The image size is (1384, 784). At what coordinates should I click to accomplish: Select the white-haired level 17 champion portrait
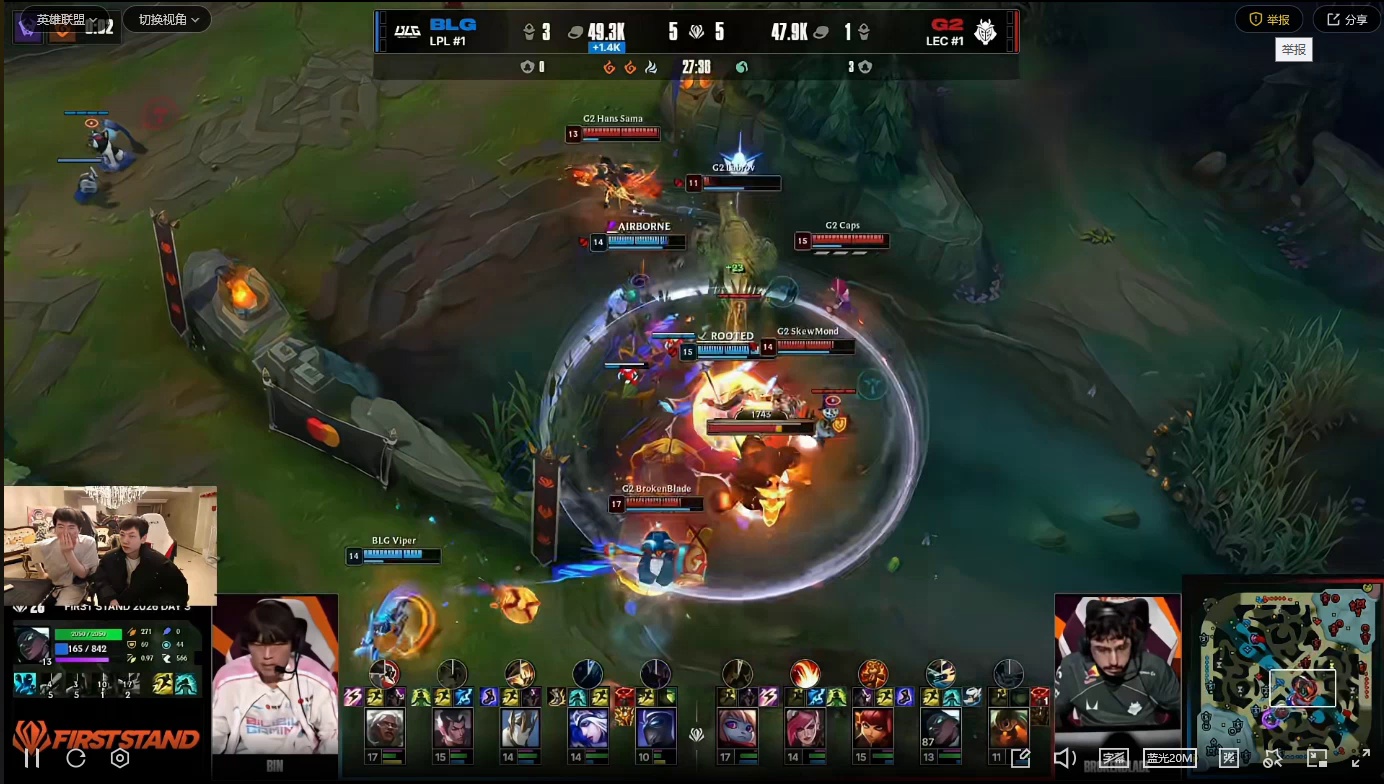pyautogui.click(x=385, y=728)
